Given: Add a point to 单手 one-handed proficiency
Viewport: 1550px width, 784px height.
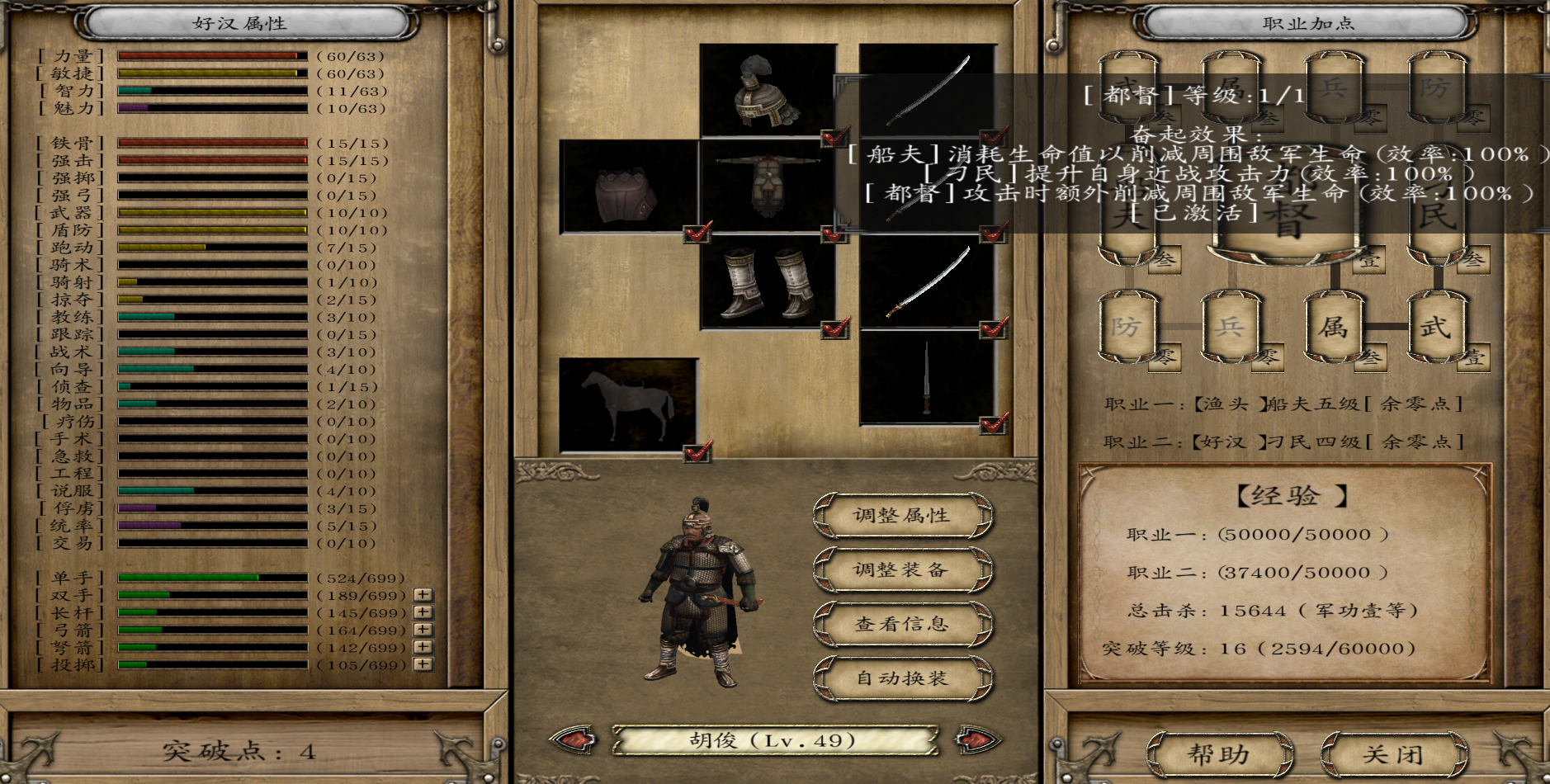Looking at the screenshot, I should (x=423, y=578).
